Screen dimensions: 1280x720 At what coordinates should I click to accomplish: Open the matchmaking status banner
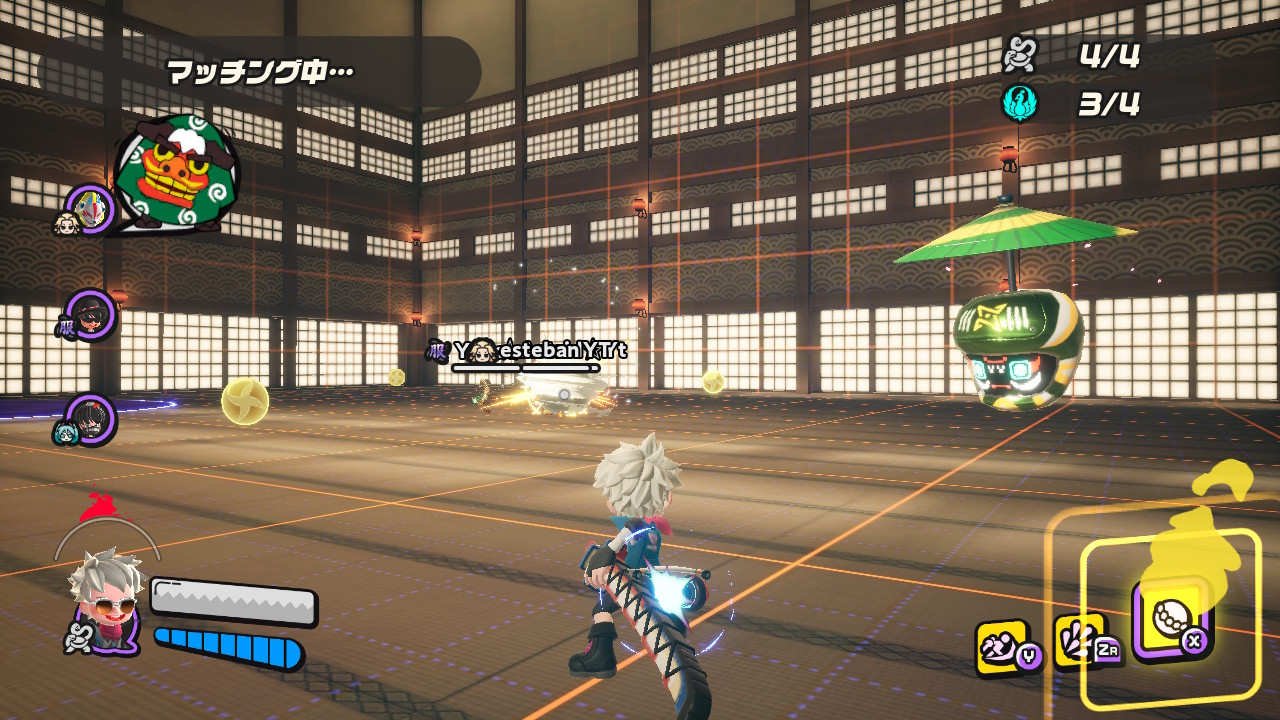(260, 72)
